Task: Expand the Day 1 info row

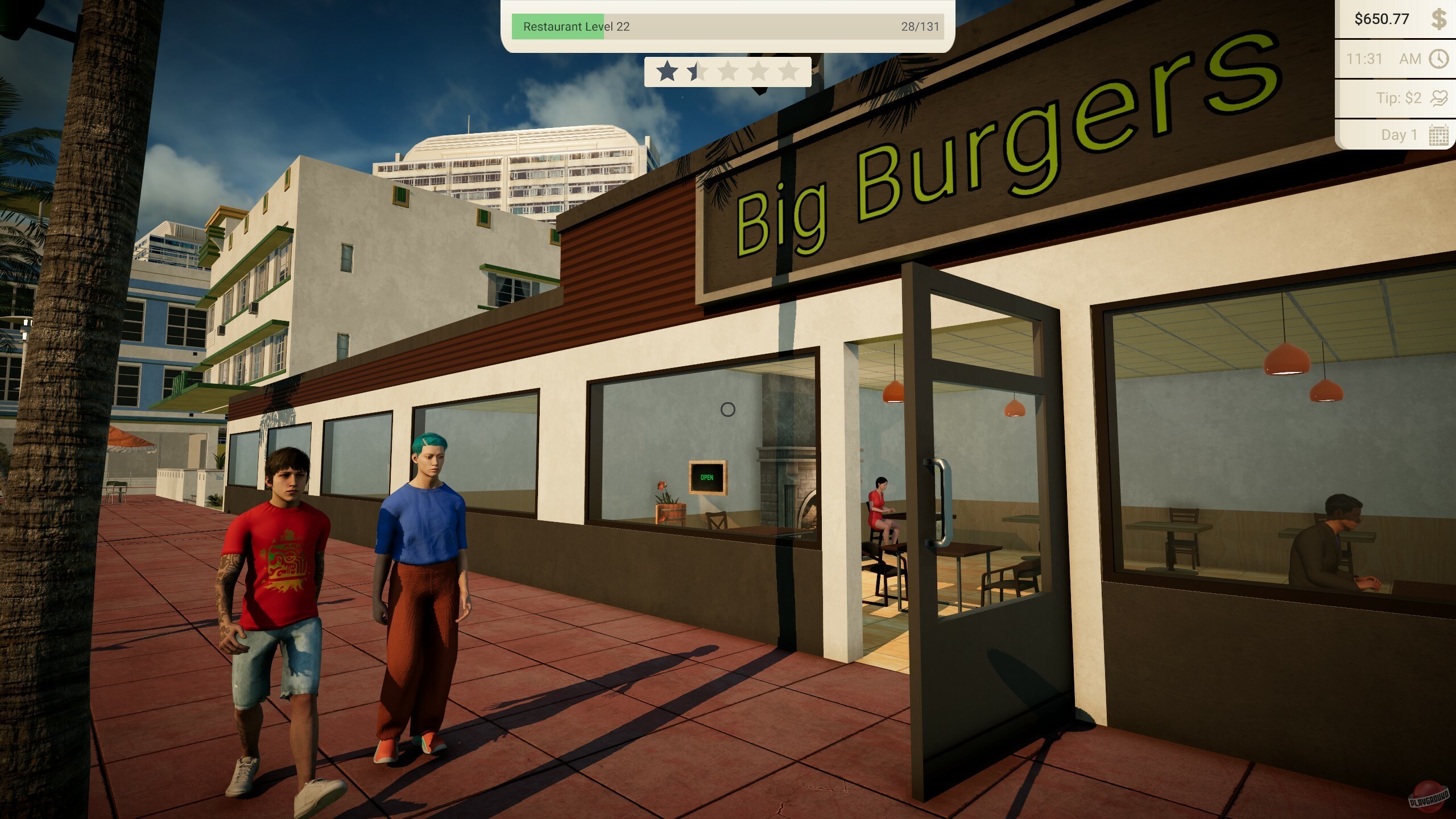Action: point(1399,135)
